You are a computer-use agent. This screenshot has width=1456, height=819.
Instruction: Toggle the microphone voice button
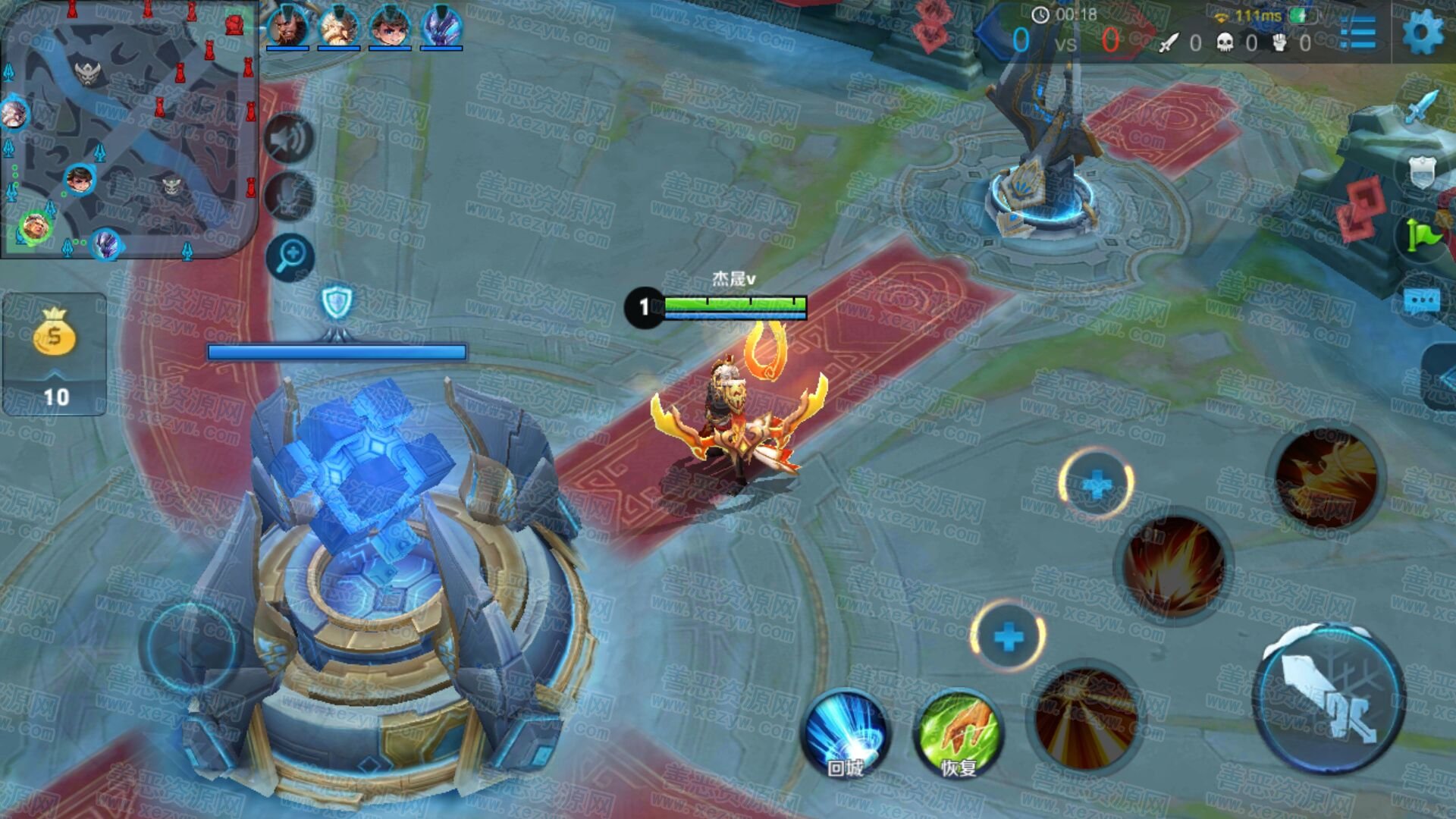coord(289,196)
